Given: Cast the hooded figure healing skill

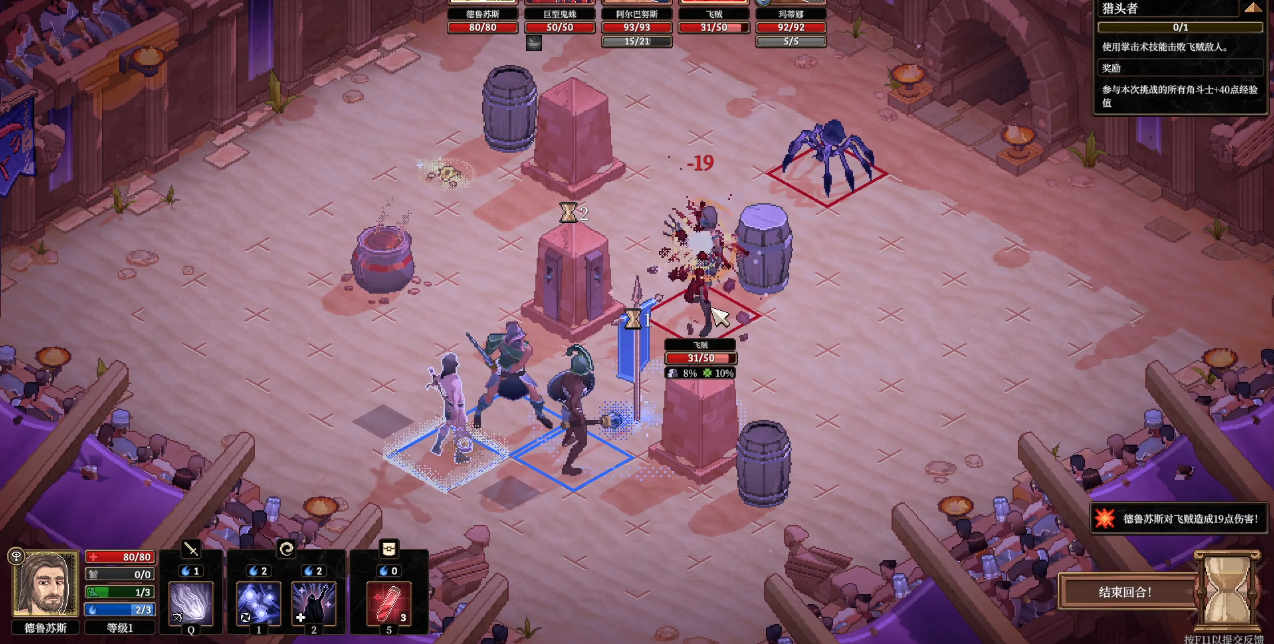Looking at the screenshot, I should tap(313, 603).
